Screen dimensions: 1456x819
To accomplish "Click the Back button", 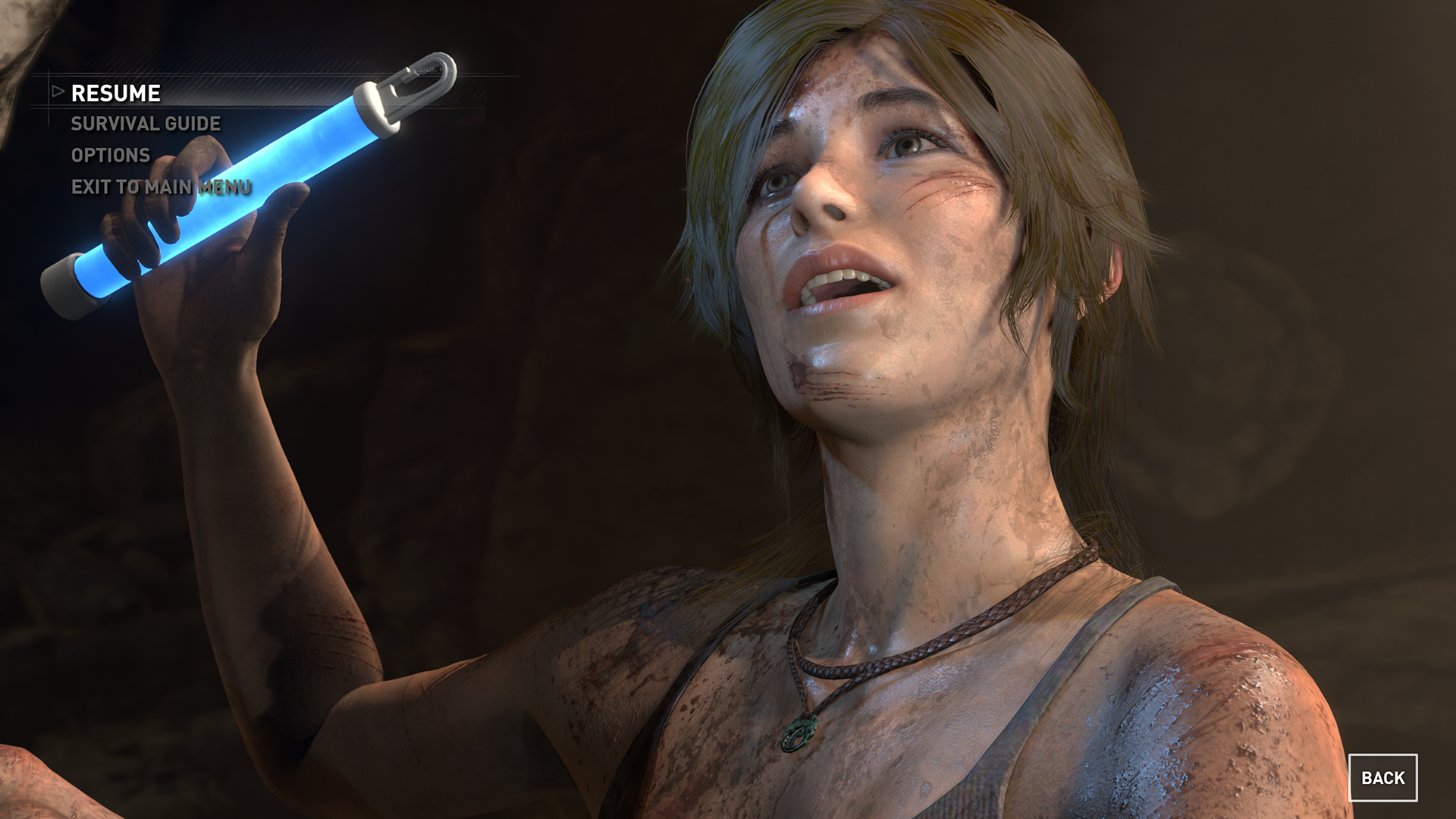I will (x=1382, y=777).
